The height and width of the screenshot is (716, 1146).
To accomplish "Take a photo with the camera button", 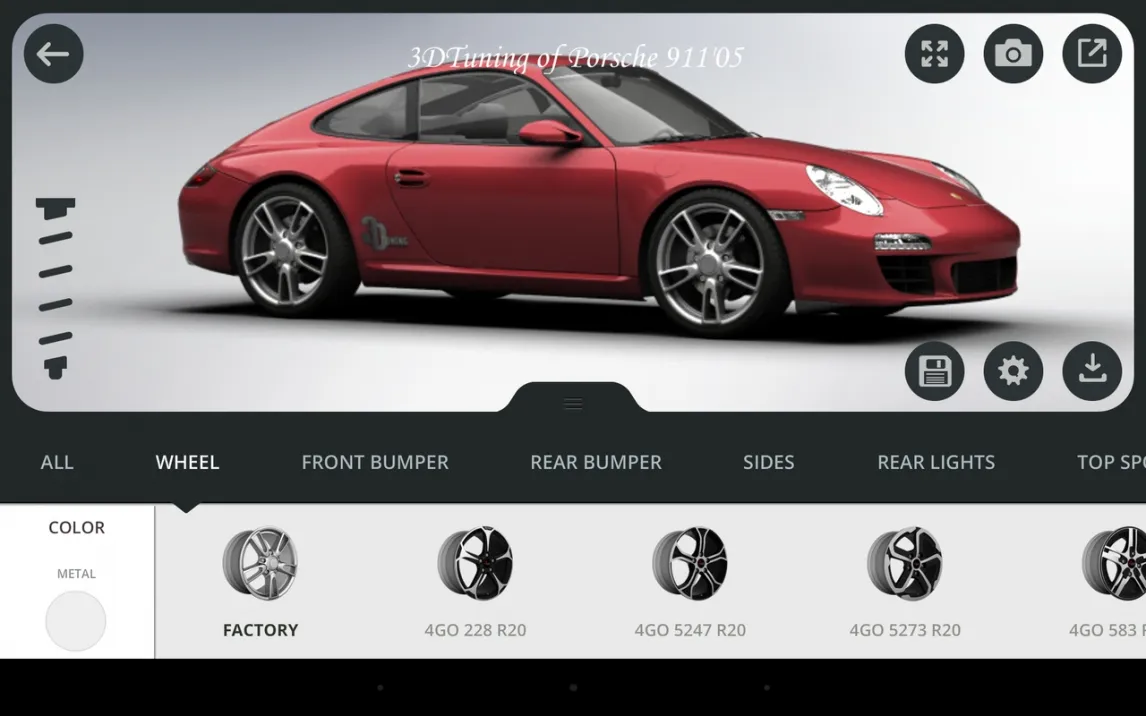I will (x=1013, y=54).
